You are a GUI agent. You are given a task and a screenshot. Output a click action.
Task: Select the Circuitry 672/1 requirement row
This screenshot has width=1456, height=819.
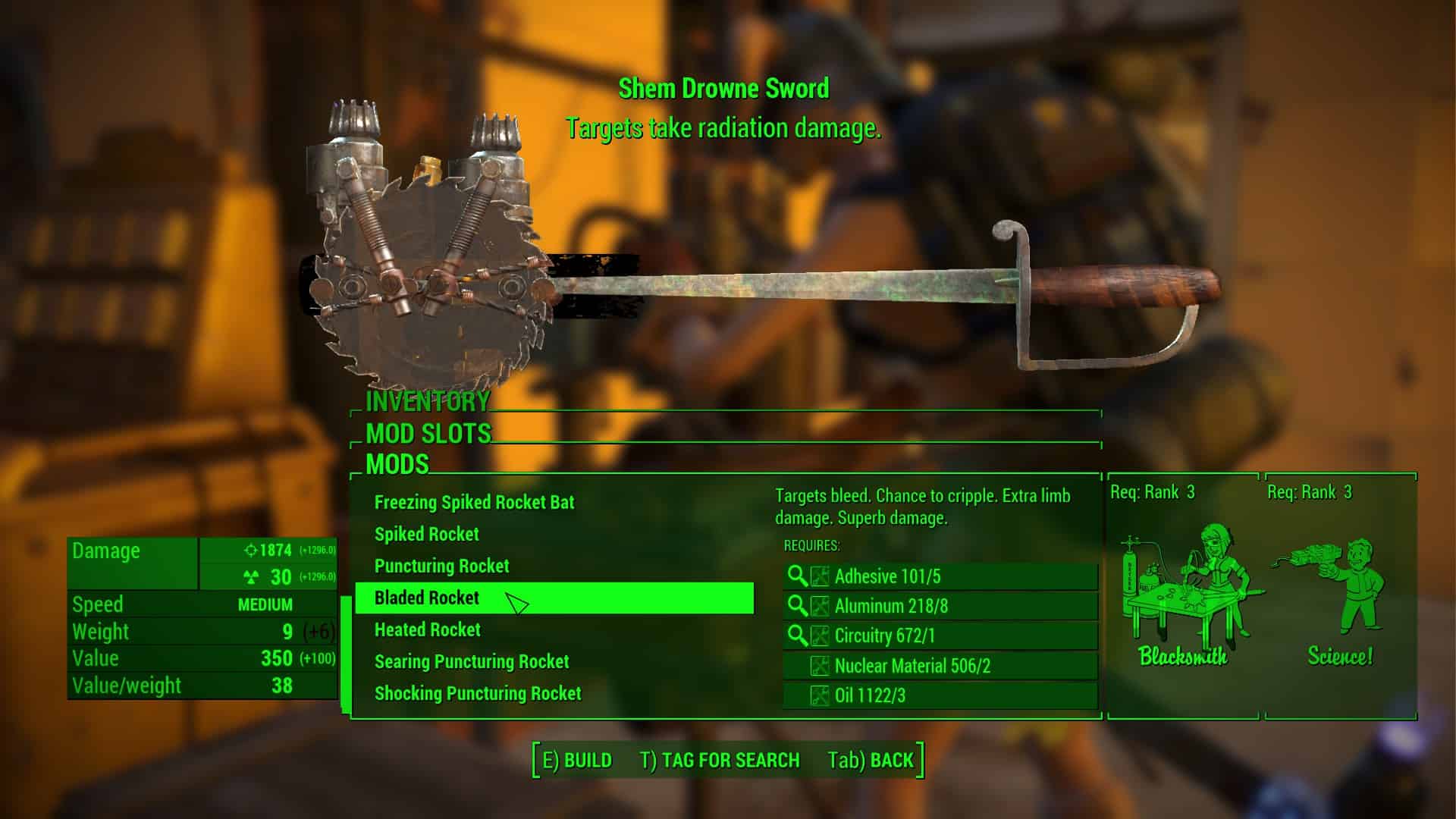click(940, 636)
